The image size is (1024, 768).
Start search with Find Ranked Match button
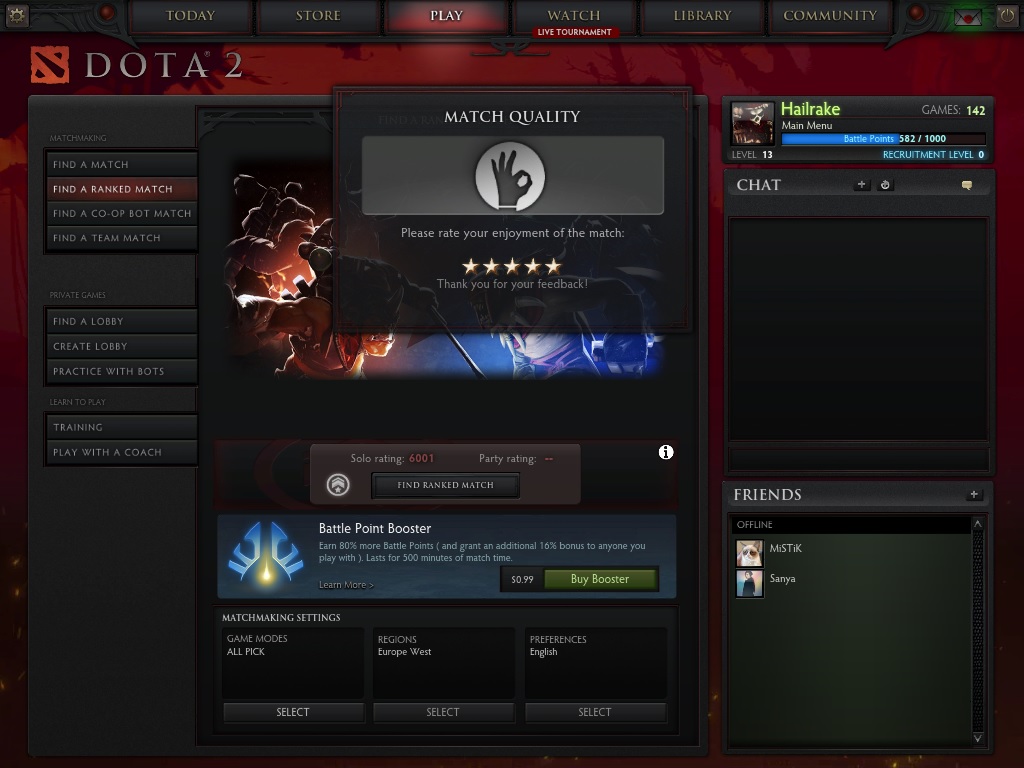pos(445,485)
